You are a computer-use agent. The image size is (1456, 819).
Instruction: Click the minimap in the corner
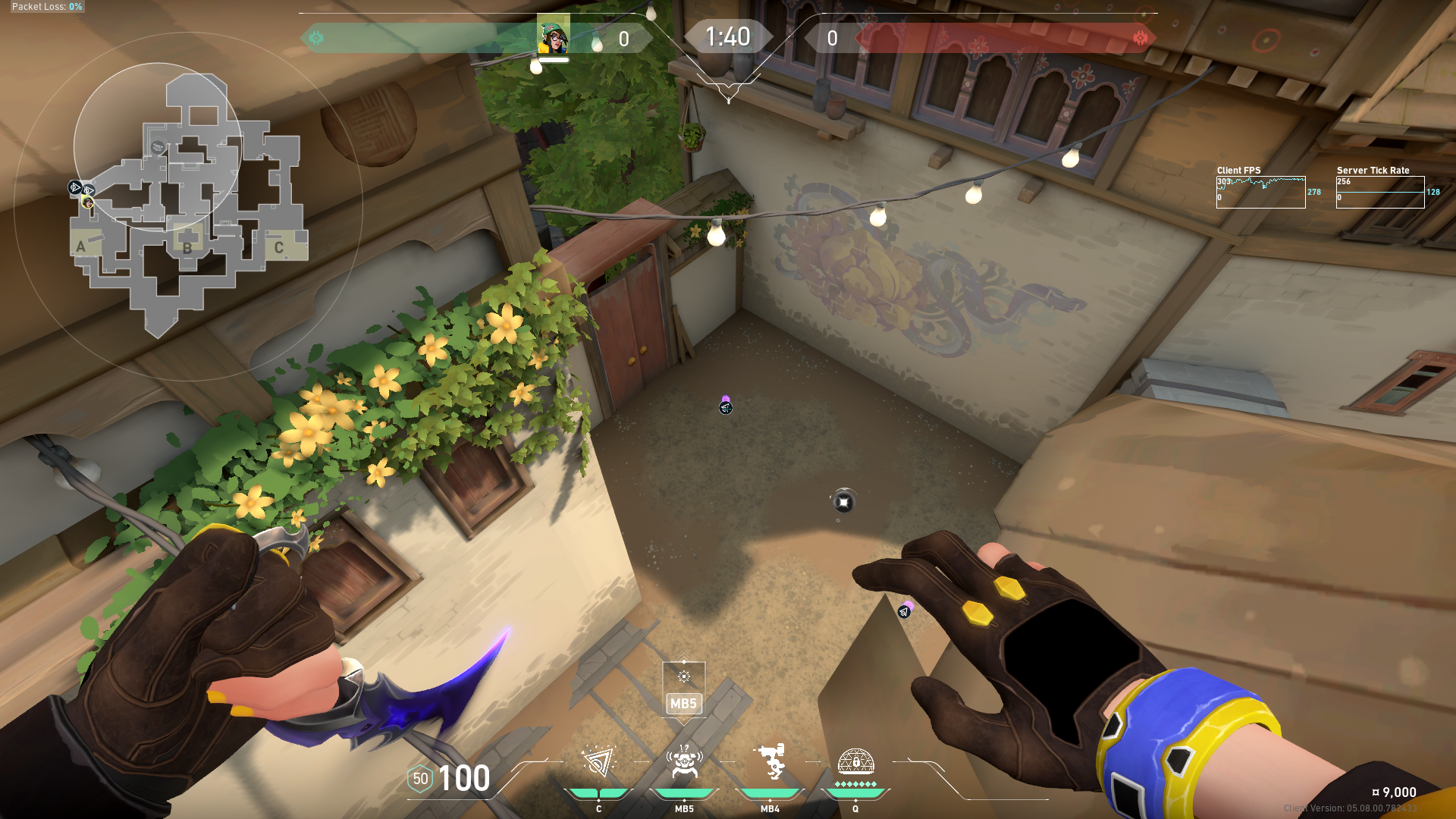188,203
